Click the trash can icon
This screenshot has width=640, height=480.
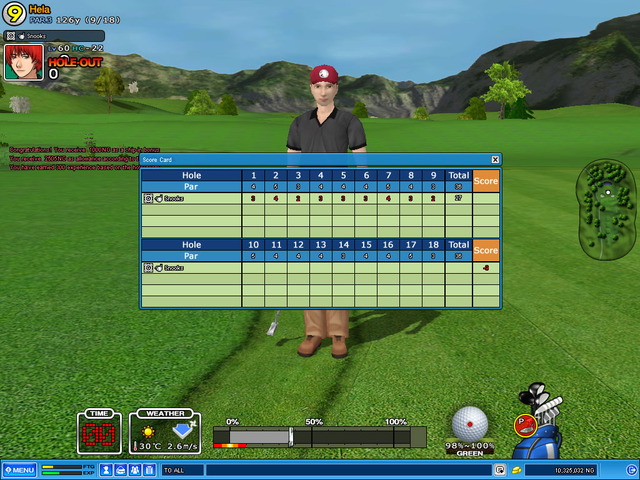[x=149, y=470]
